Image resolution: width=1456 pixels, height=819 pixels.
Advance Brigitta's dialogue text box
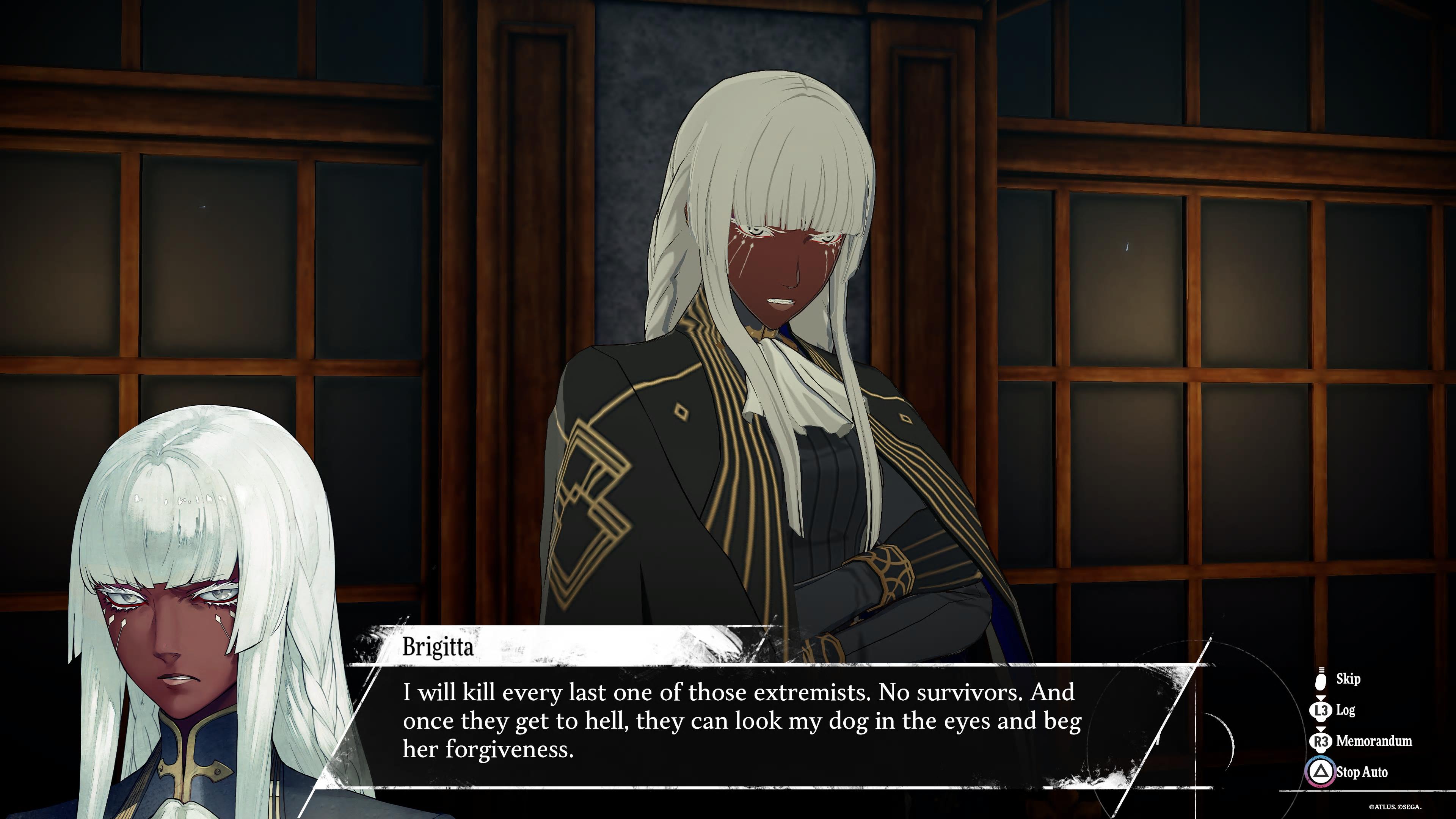(x=741, y=721)
